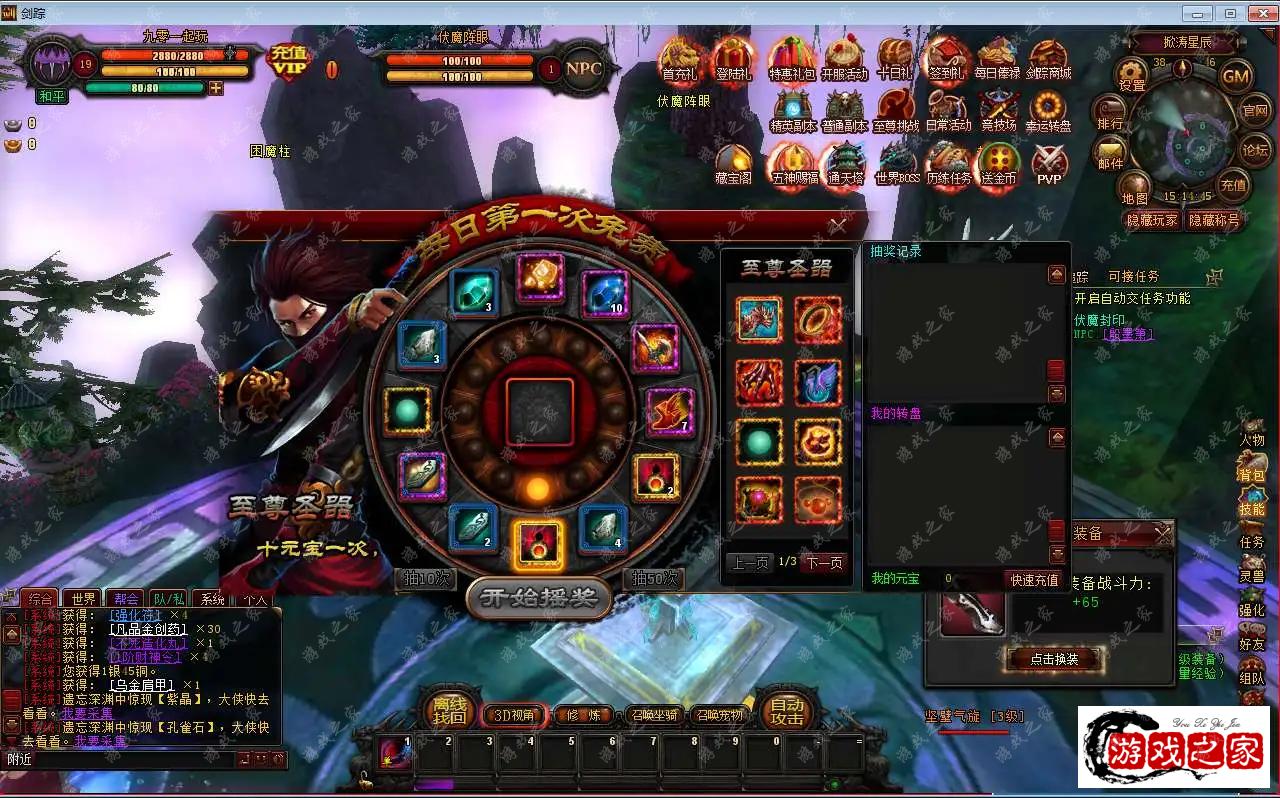This screenshot has width=1280, height=798.
Task: Start the lottery with 开始摇奖
Action: (x=538, y=598)
